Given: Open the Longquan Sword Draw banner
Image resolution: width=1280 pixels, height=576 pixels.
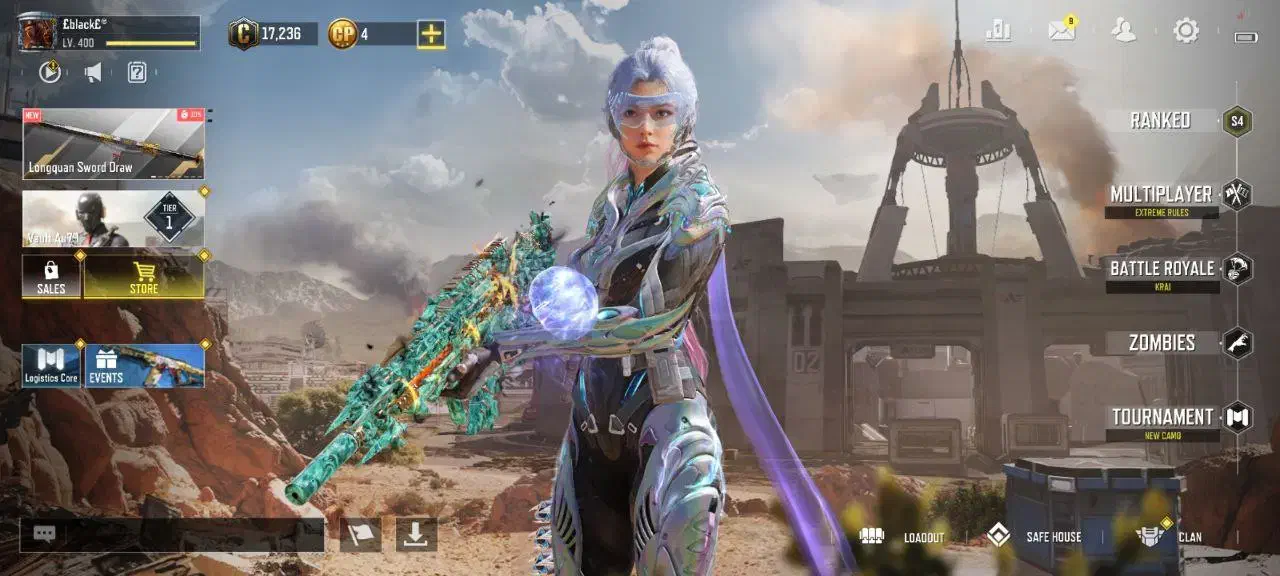Looking at the screenshot, I should coord(113,144).
